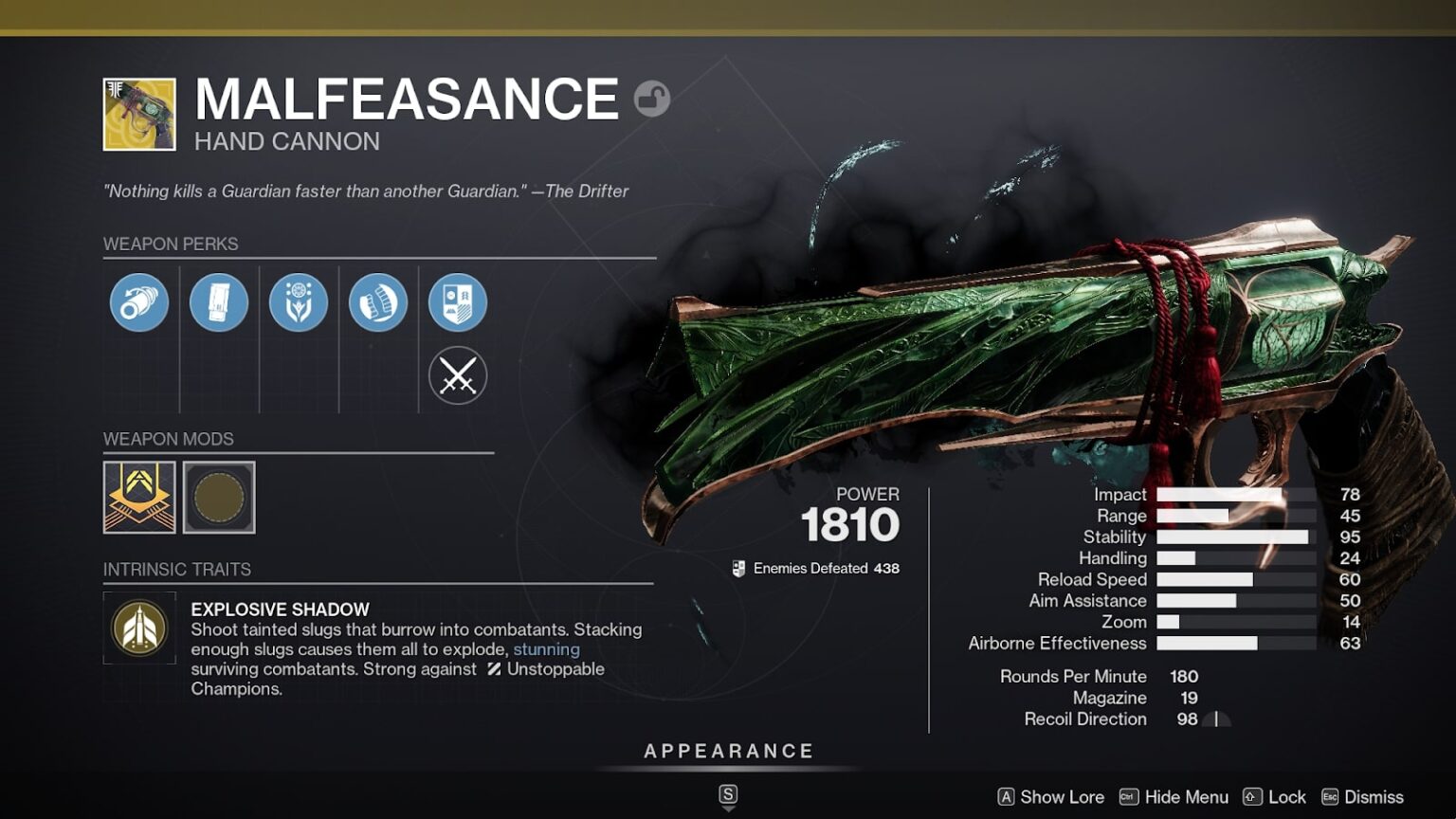Select the barrel perk in Weapon Perks
This screenshot has width=1456, height=819.
[x=138, y=301]
